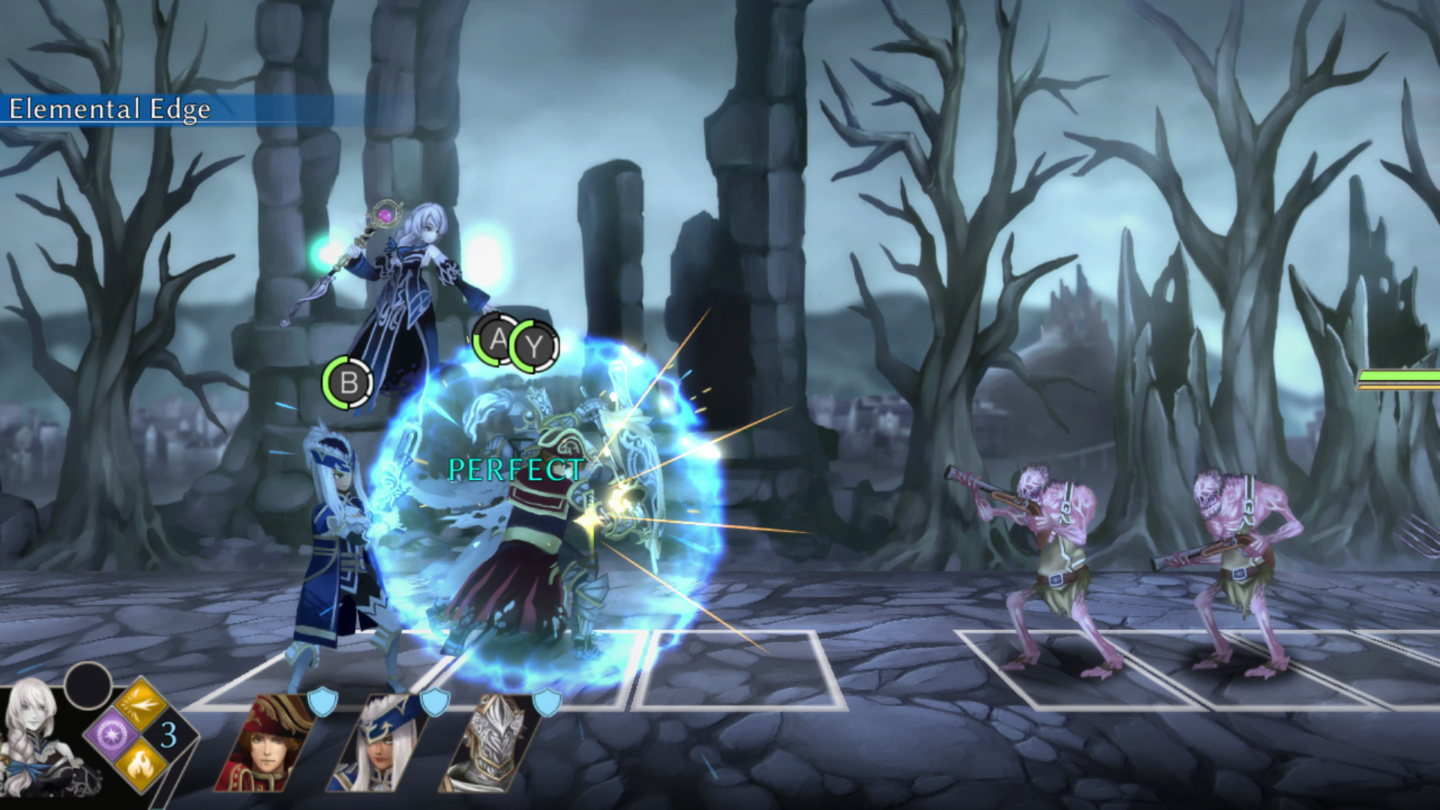
Task: Toggle the shield above the blue-capped mage
Action: (437, 703)
